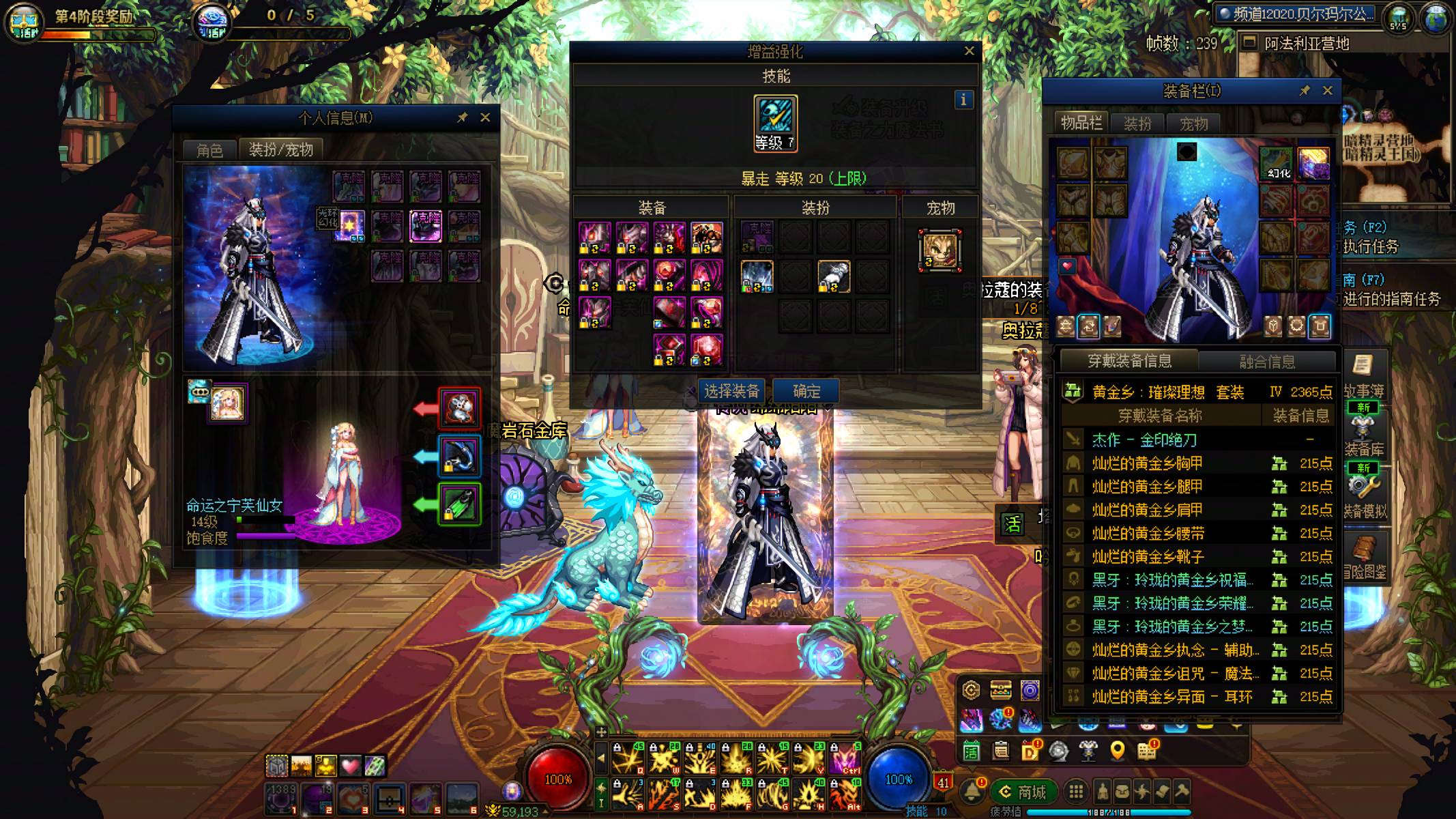
Task: Click the 幻化 slot in equipment panel
Action: click(1277, 164)
